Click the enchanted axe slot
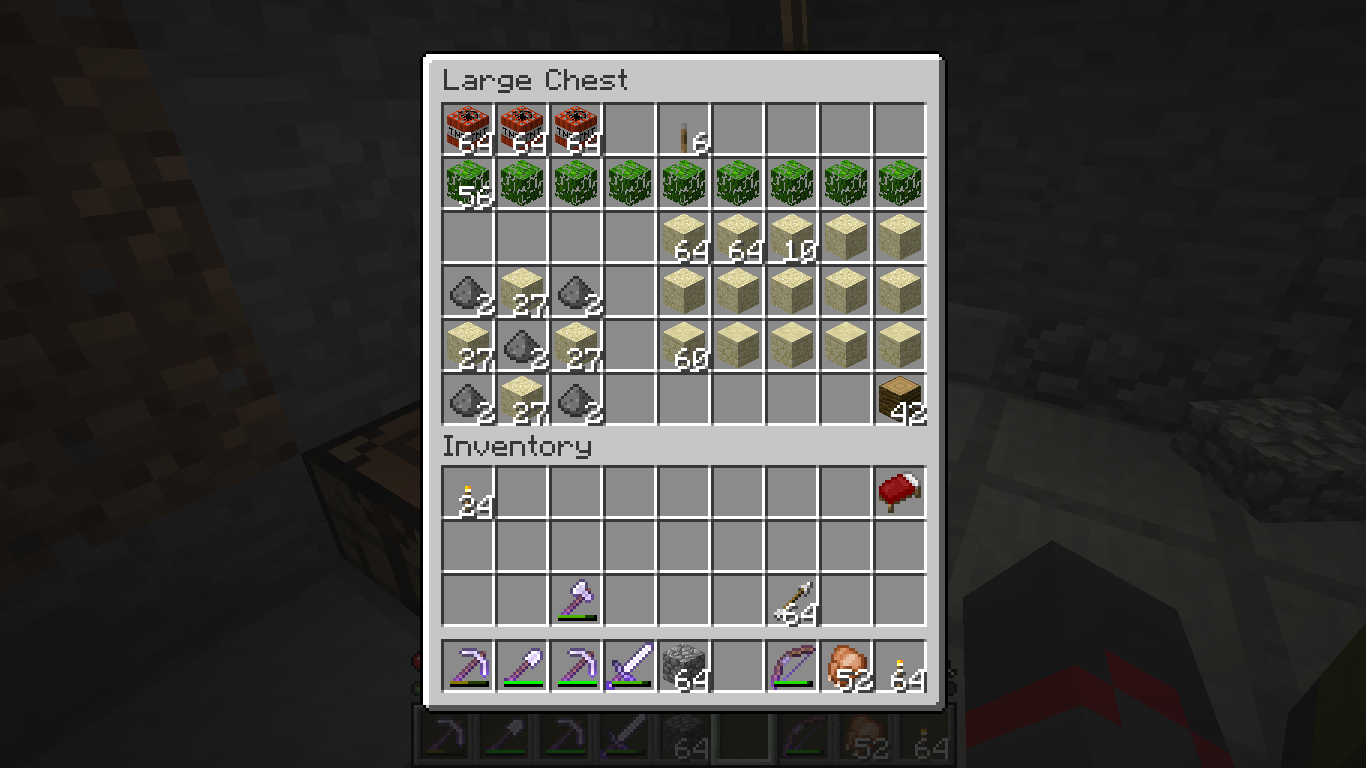The width and height of the screenshot is (1366, 768). [x=576, y=601]
